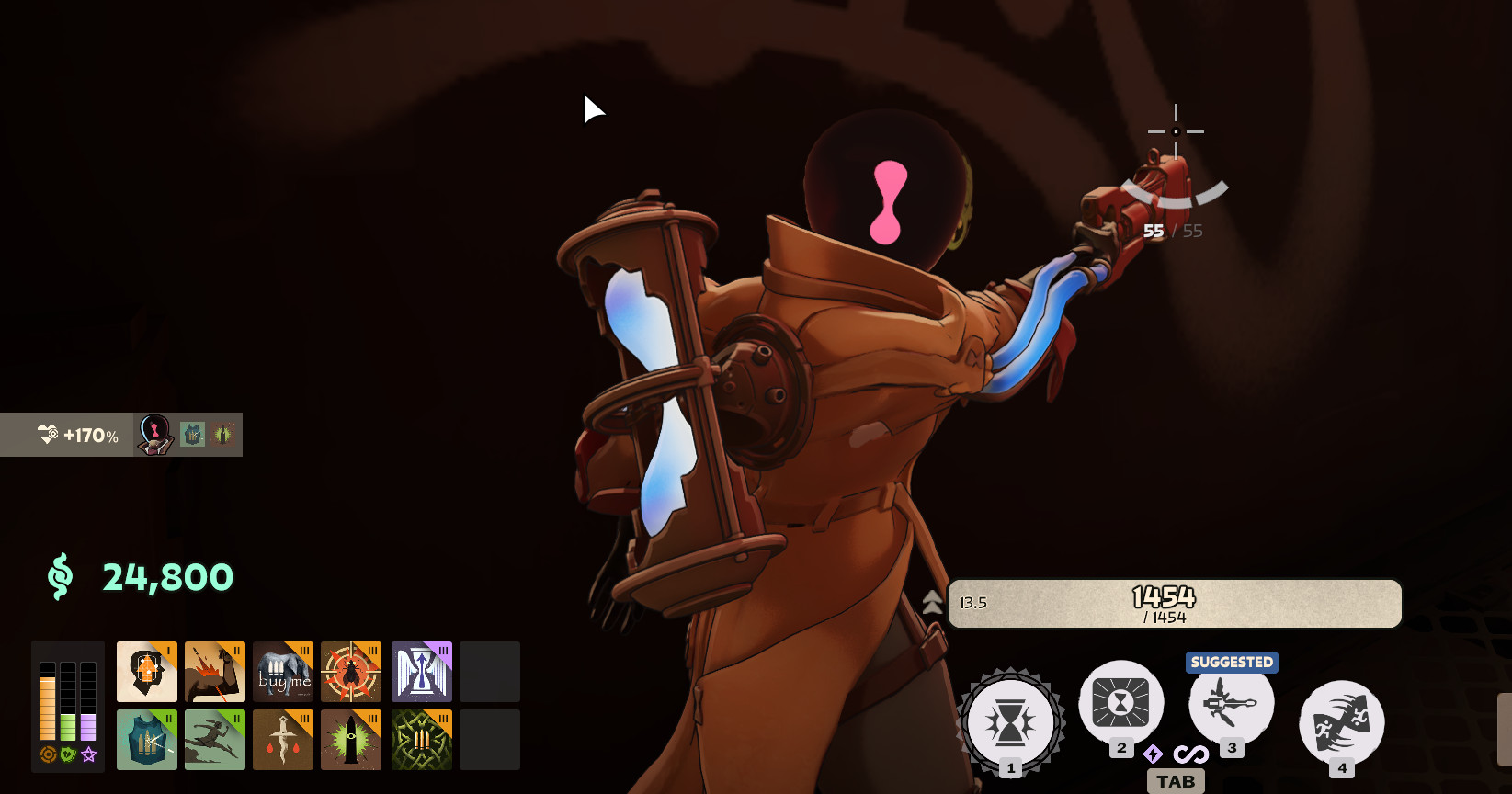Image resolution: width=1512 pixels, height=794 pixels.
Task: Use the suggested carbine ability three
Action: tap(1231, 704)
